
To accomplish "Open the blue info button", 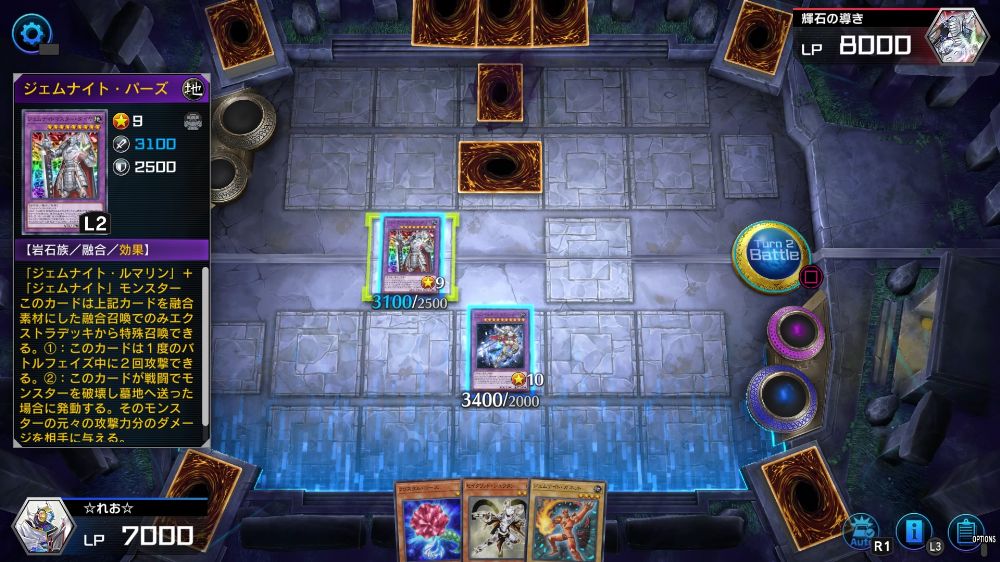I will pyautogui.click(x=912, y=530).
